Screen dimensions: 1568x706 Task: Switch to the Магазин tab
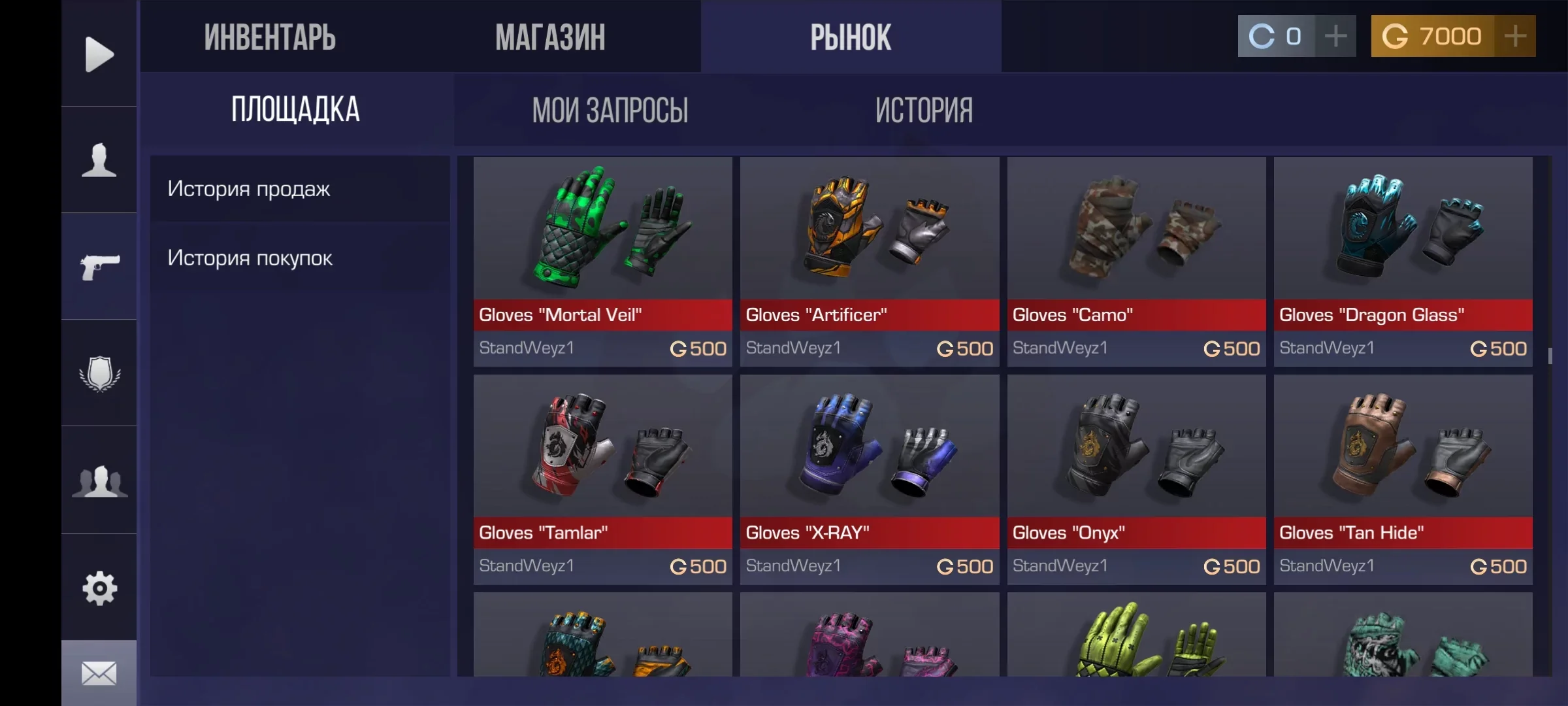tap(550, 37)
